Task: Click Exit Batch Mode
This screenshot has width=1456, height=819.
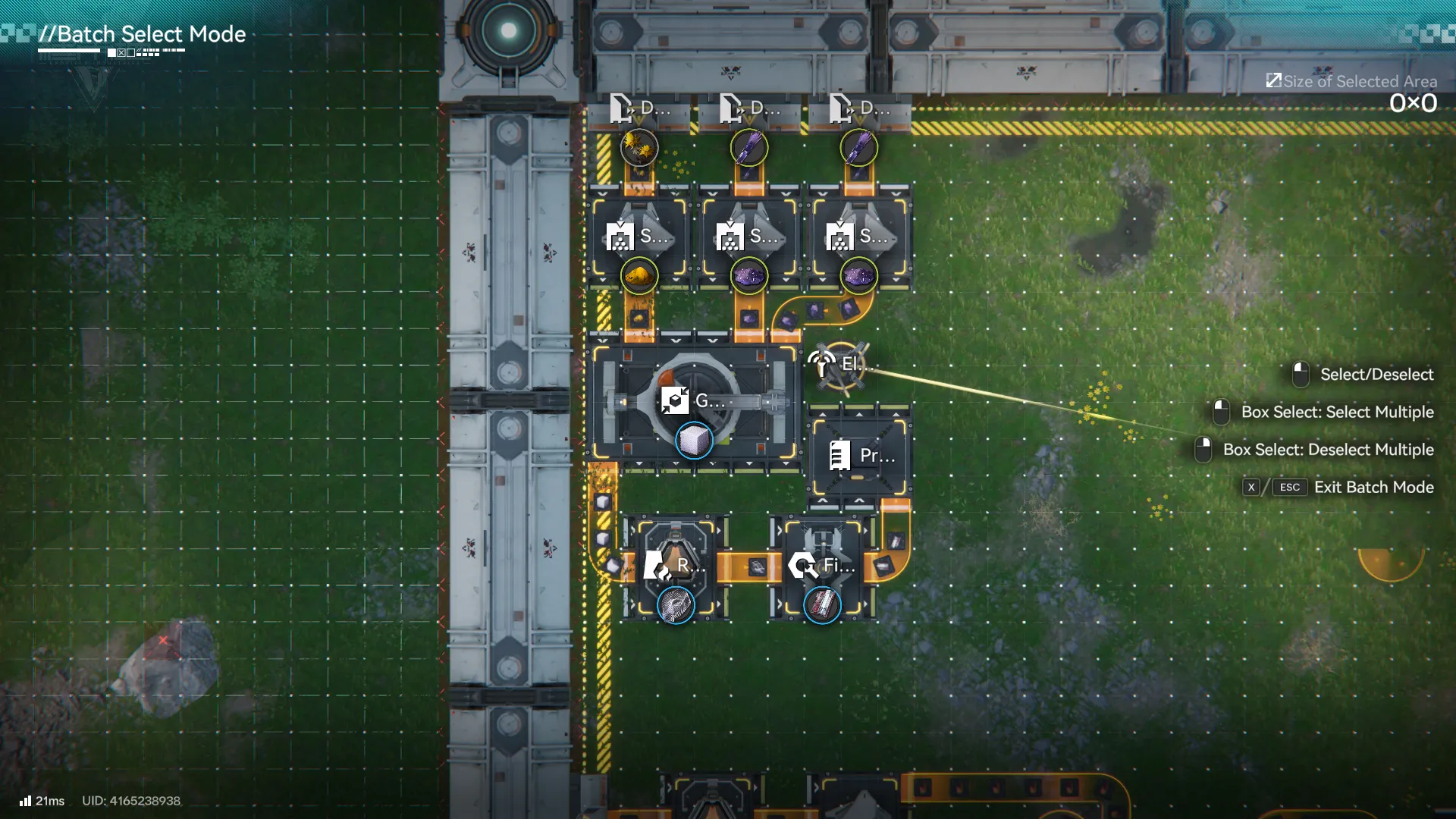Action: 1375,488
